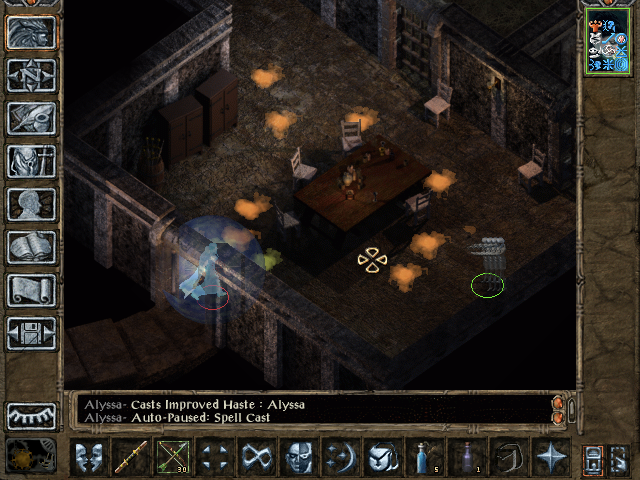Return to game with the top stone face button
The width and height of the screenshot is (640, 480).
pyautogui.click(x=31, y=32)
